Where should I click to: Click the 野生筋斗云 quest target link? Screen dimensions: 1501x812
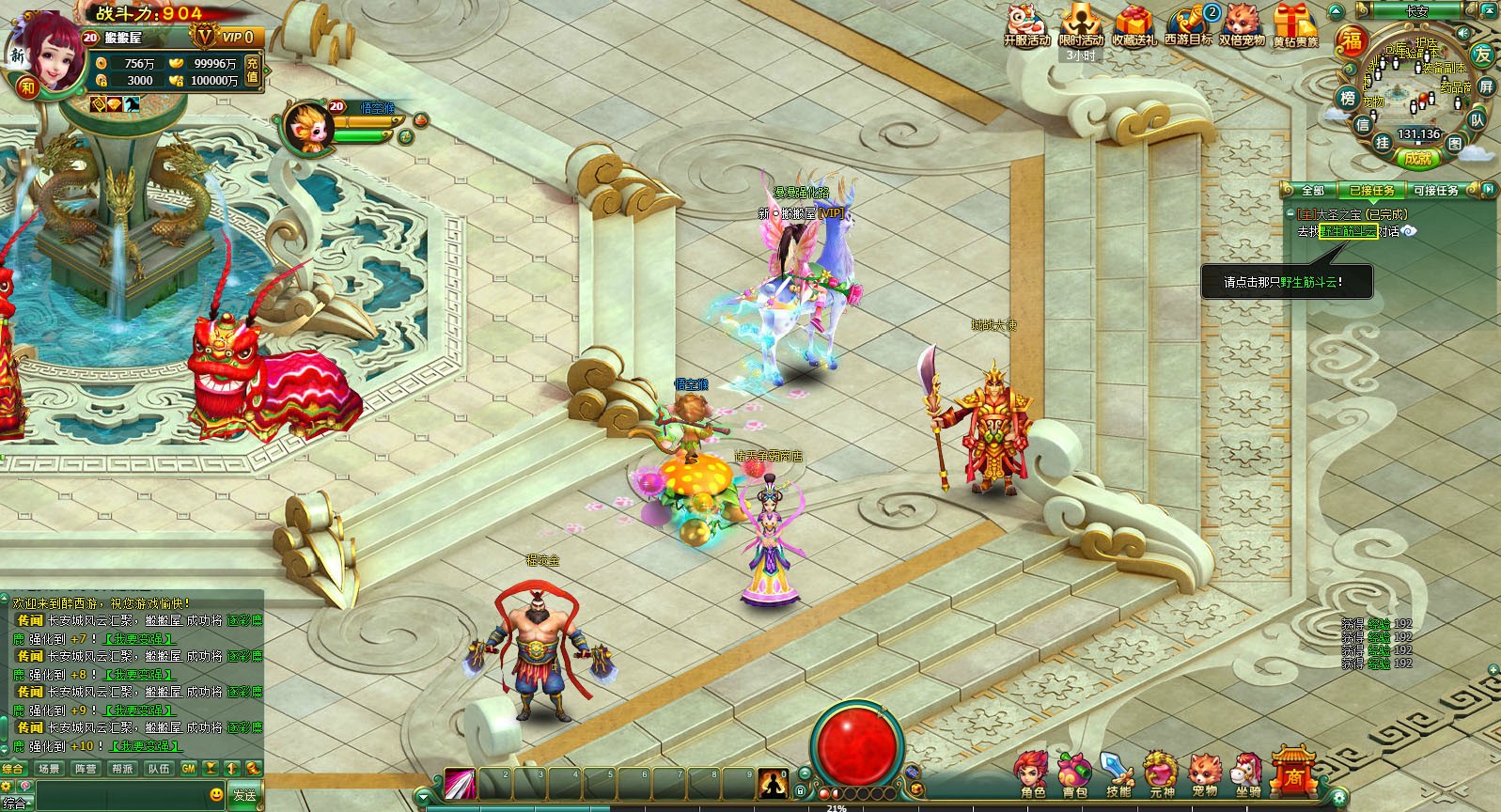coord(1348,231)
